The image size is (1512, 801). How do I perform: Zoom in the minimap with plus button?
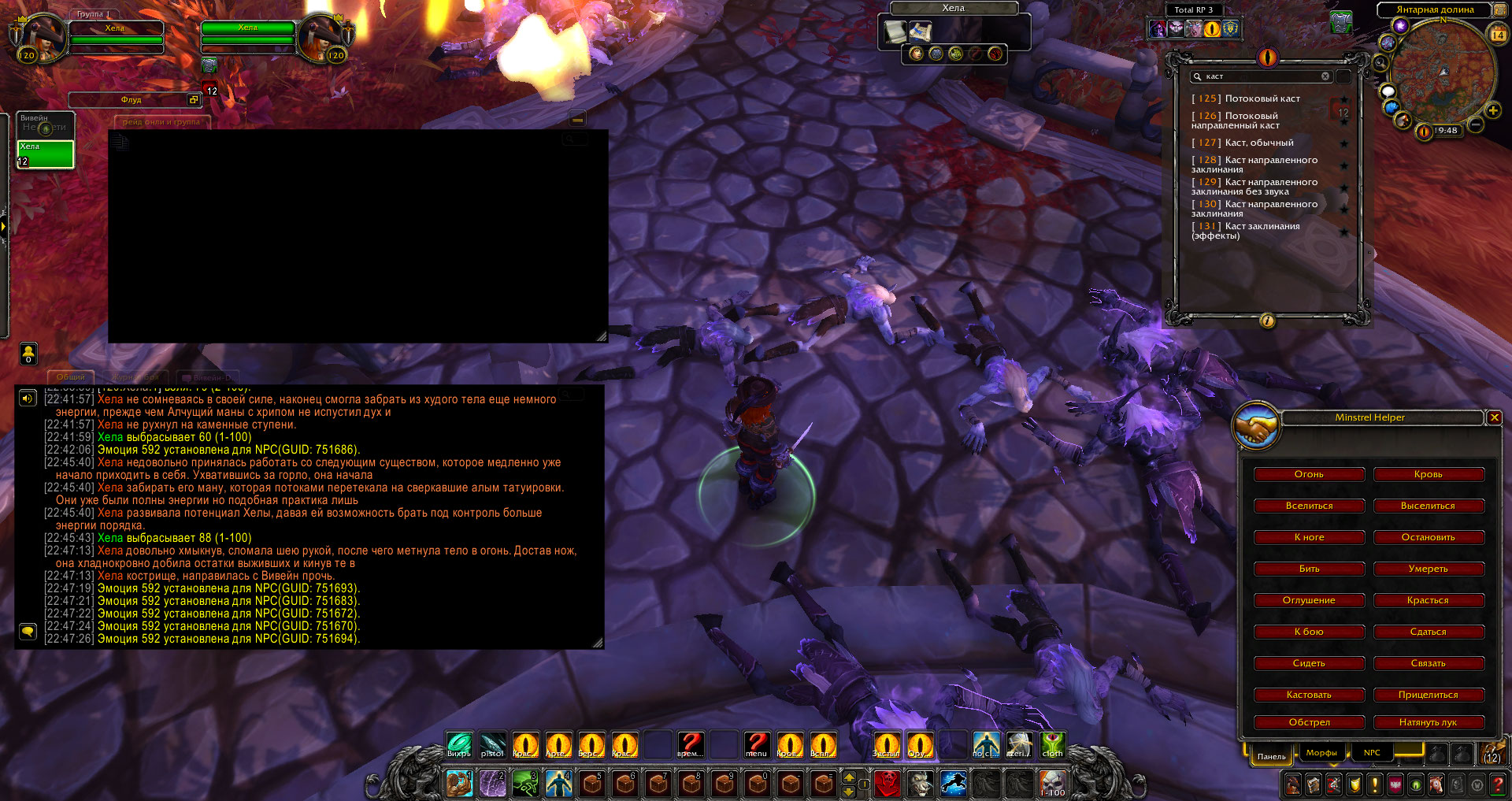coord(1492,111)
